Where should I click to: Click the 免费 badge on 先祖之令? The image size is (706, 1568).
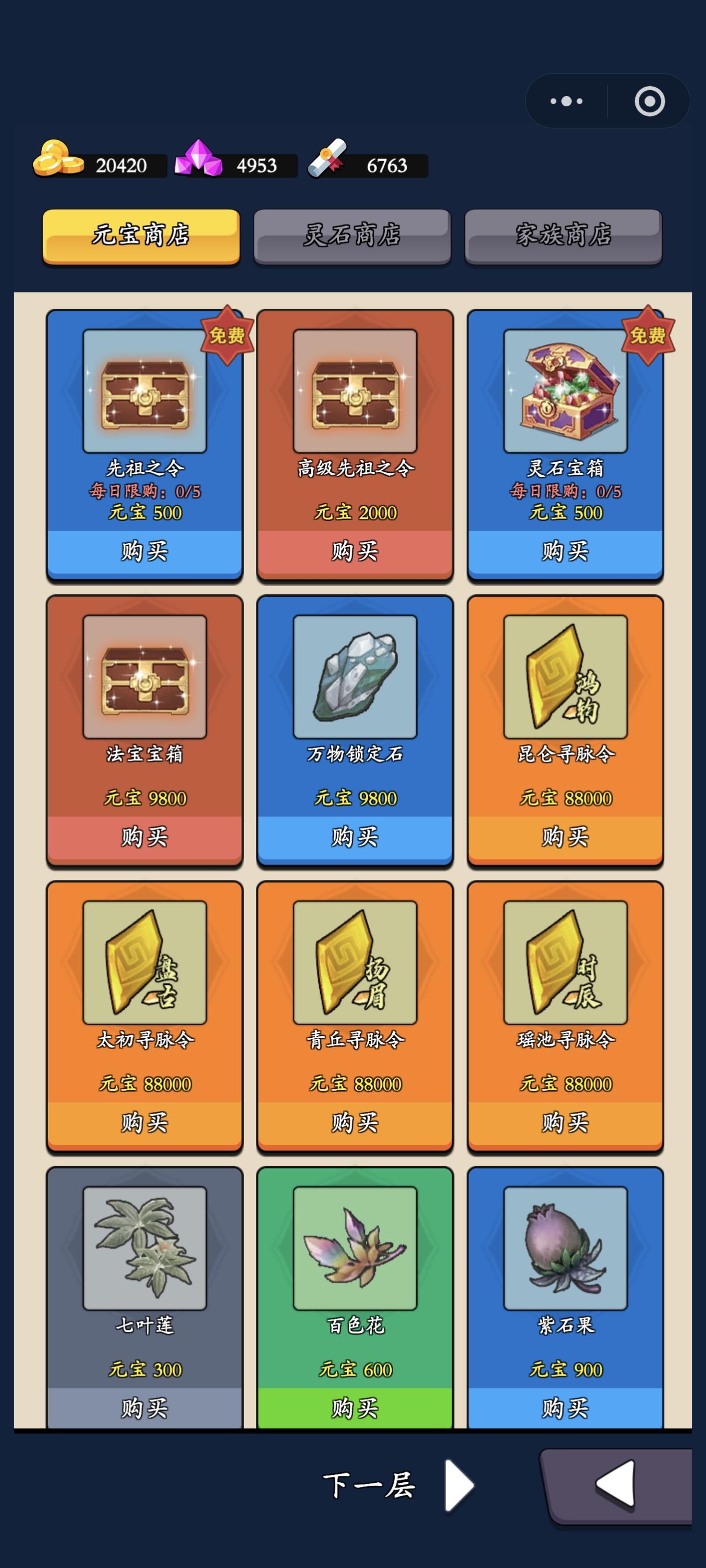tap(228, 336)
